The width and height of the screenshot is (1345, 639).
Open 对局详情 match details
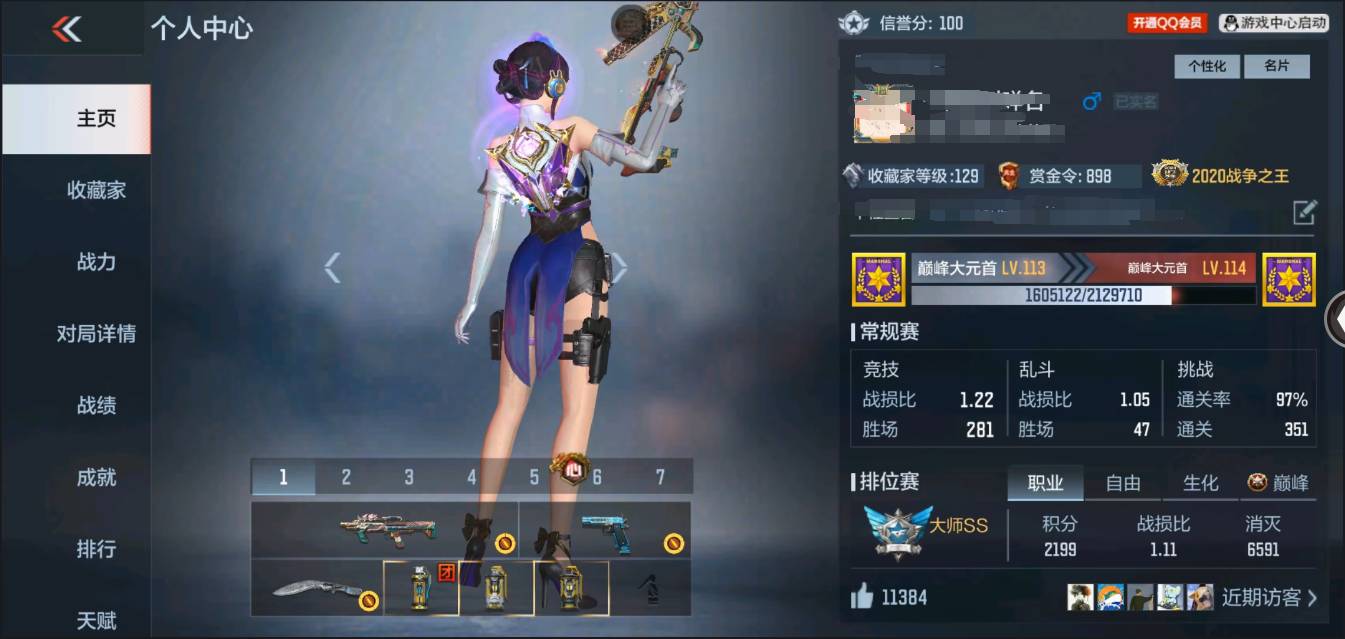(96, 334)
